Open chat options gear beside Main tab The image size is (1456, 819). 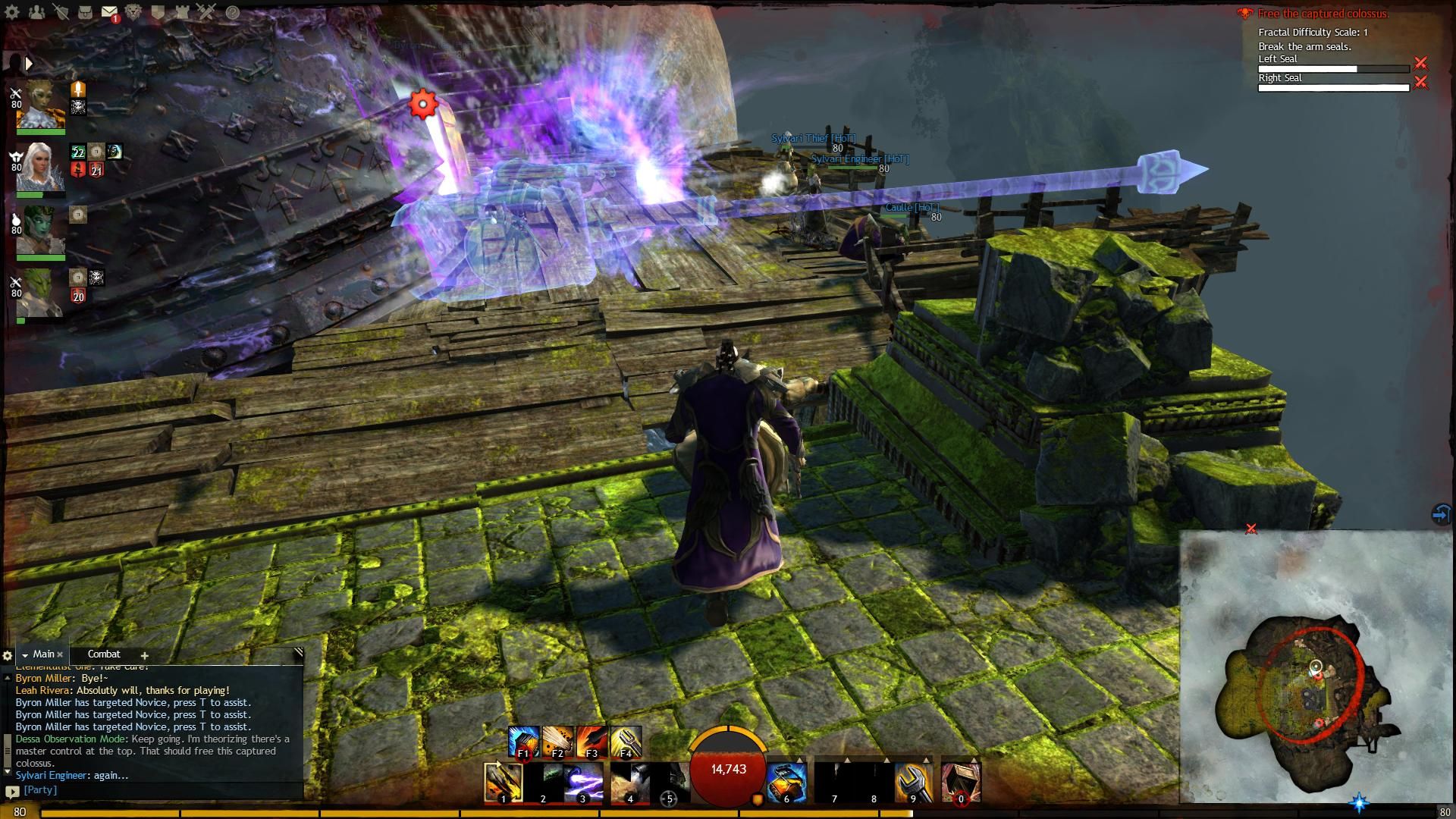[8, 655]
